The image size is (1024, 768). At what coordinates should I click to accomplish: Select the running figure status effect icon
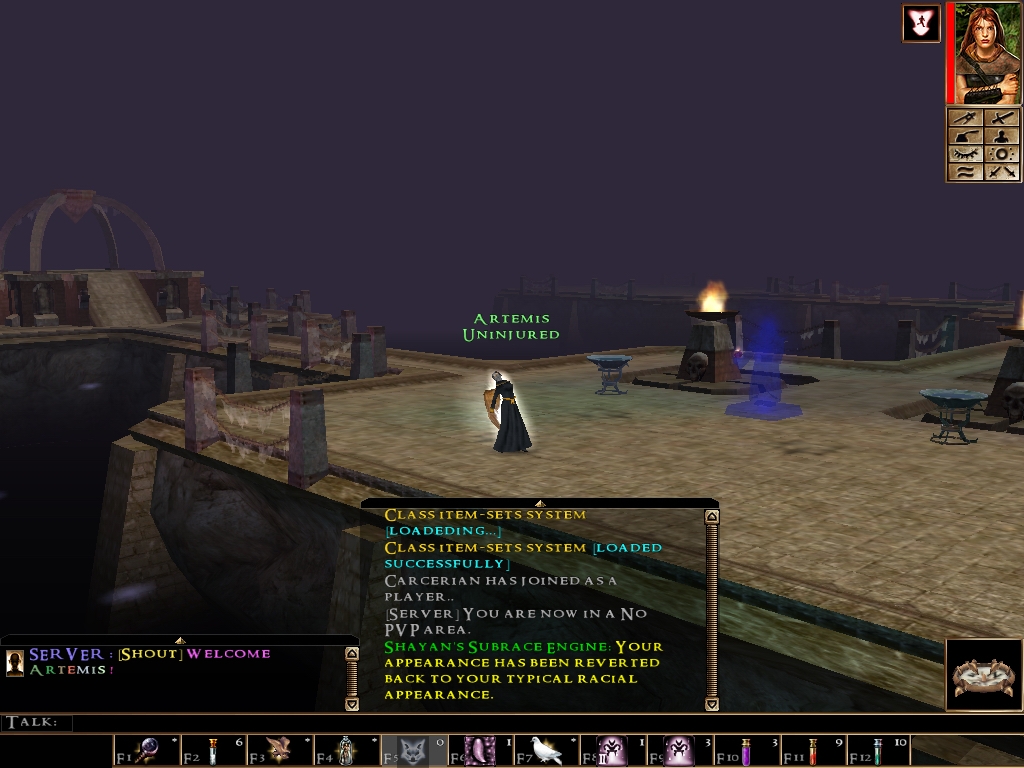920,24
